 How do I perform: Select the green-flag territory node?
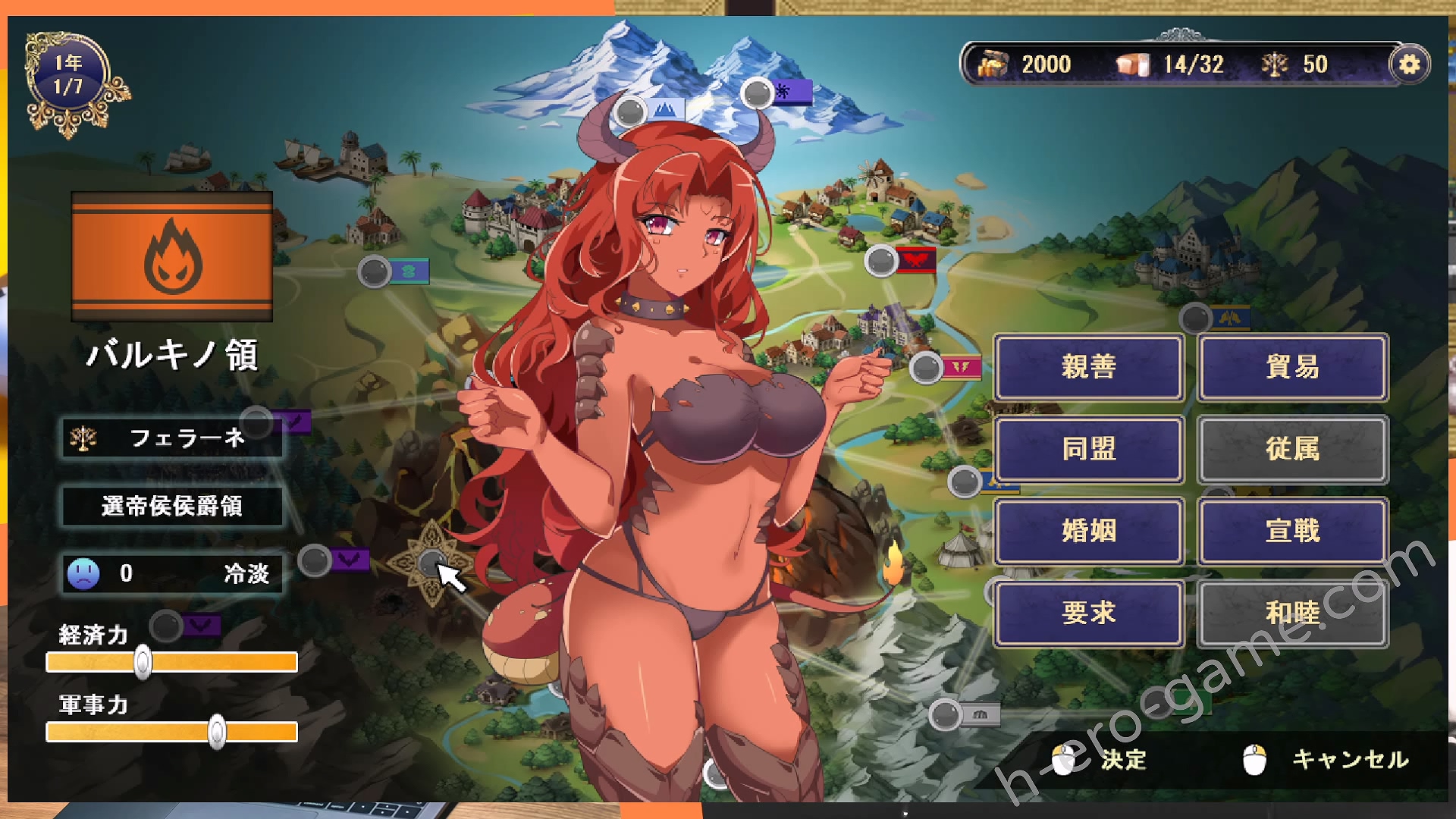[x=375, y=271]
